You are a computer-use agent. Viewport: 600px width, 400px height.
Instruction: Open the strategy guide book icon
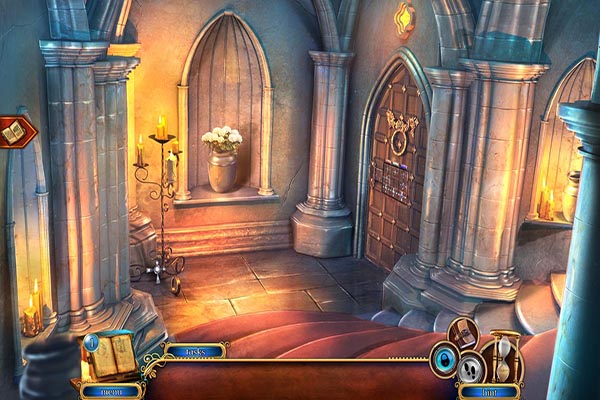[x=463, y=334]
